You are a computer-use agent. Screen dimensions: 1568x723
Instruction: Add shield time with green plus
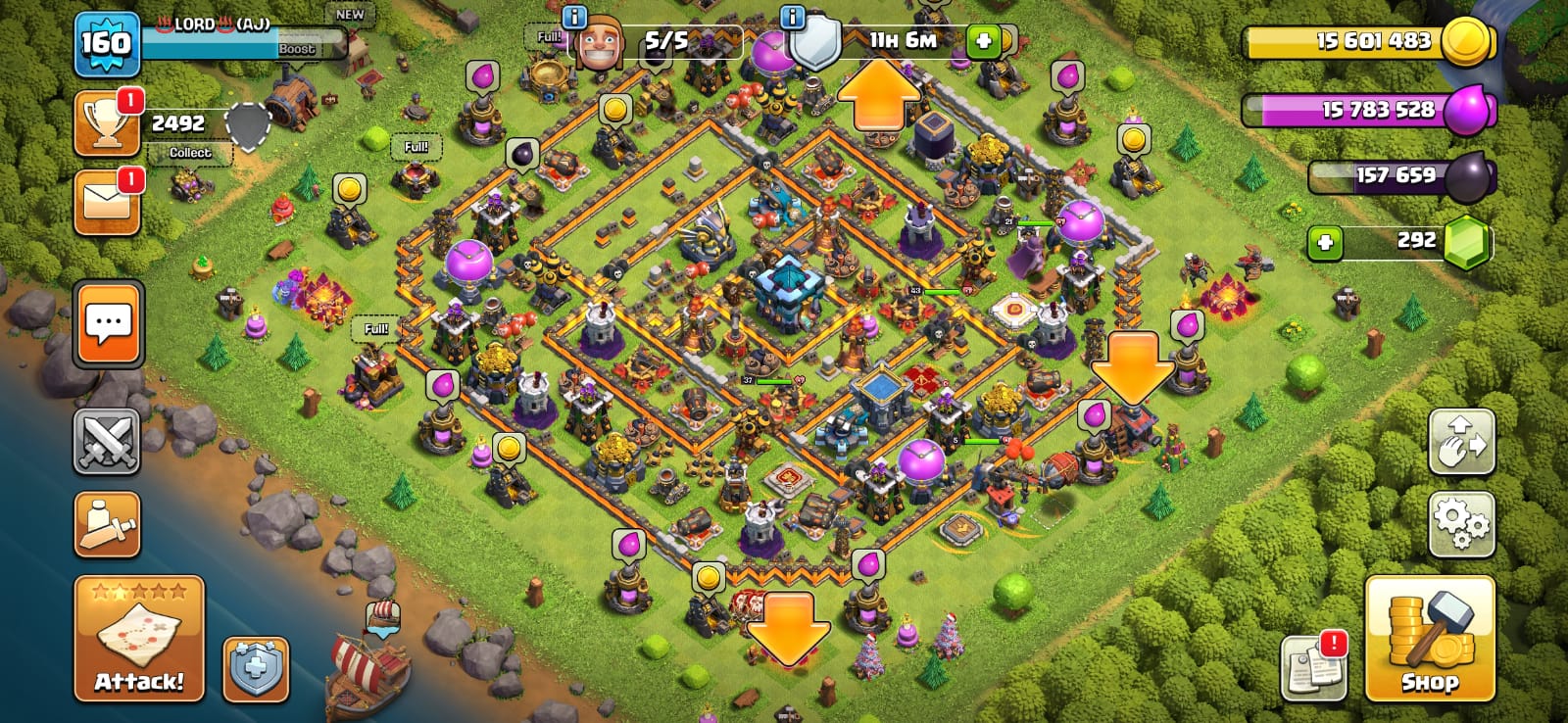point(983,41)
